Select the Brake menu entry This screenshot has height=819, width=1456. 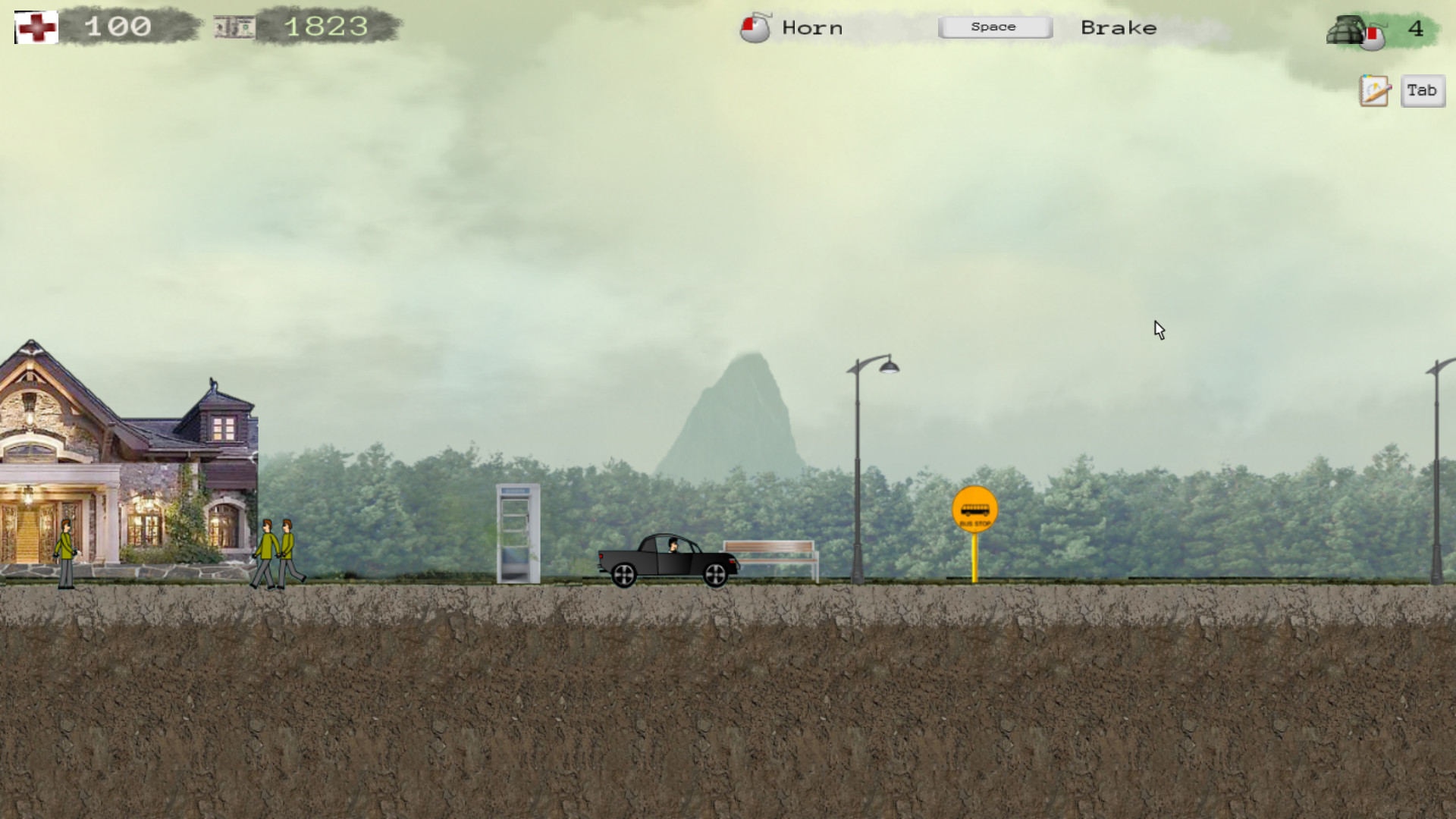[x=1119, y=28]
